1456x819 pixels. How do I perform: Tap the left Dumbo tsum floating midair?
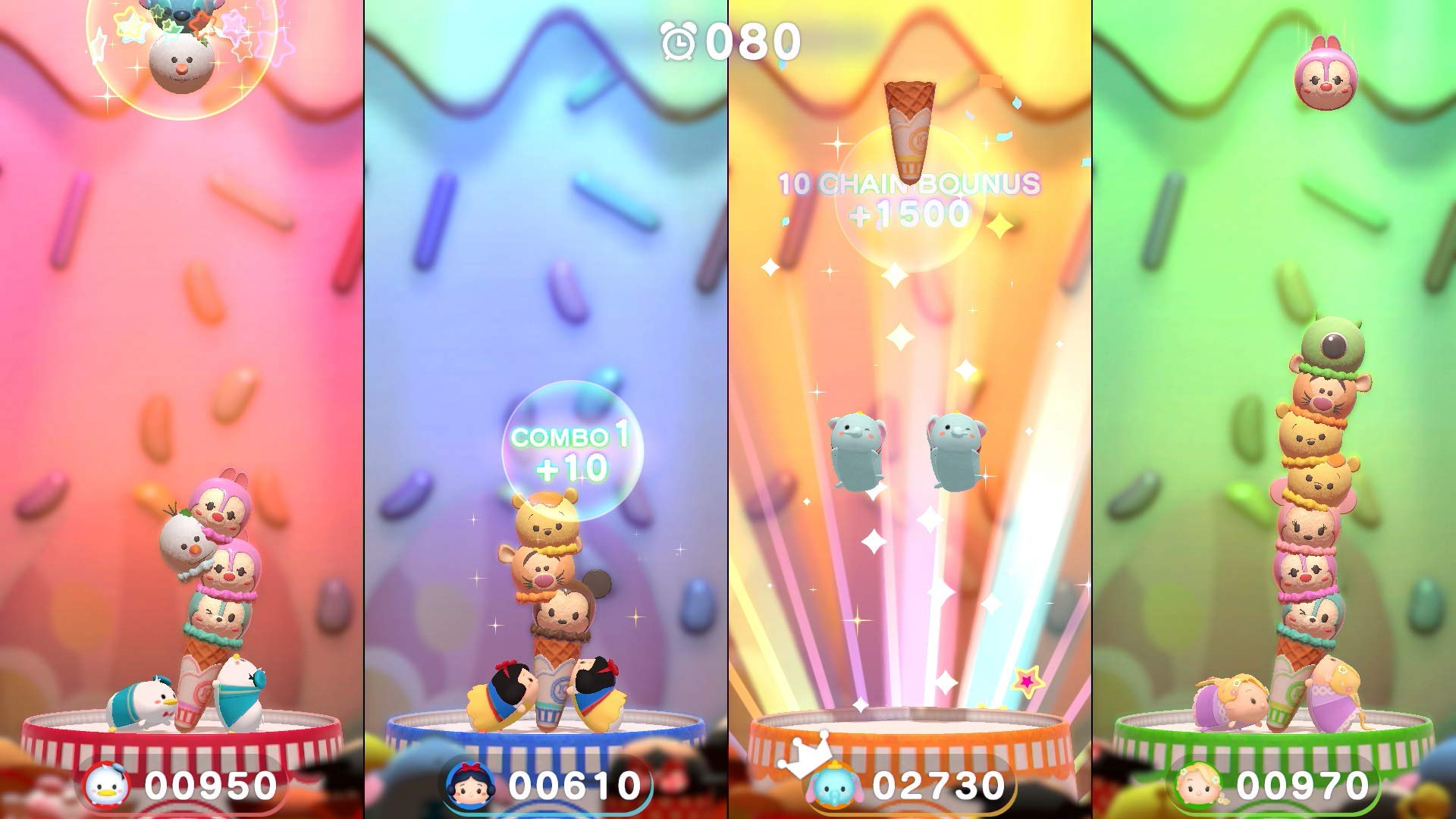coord(858,447)
